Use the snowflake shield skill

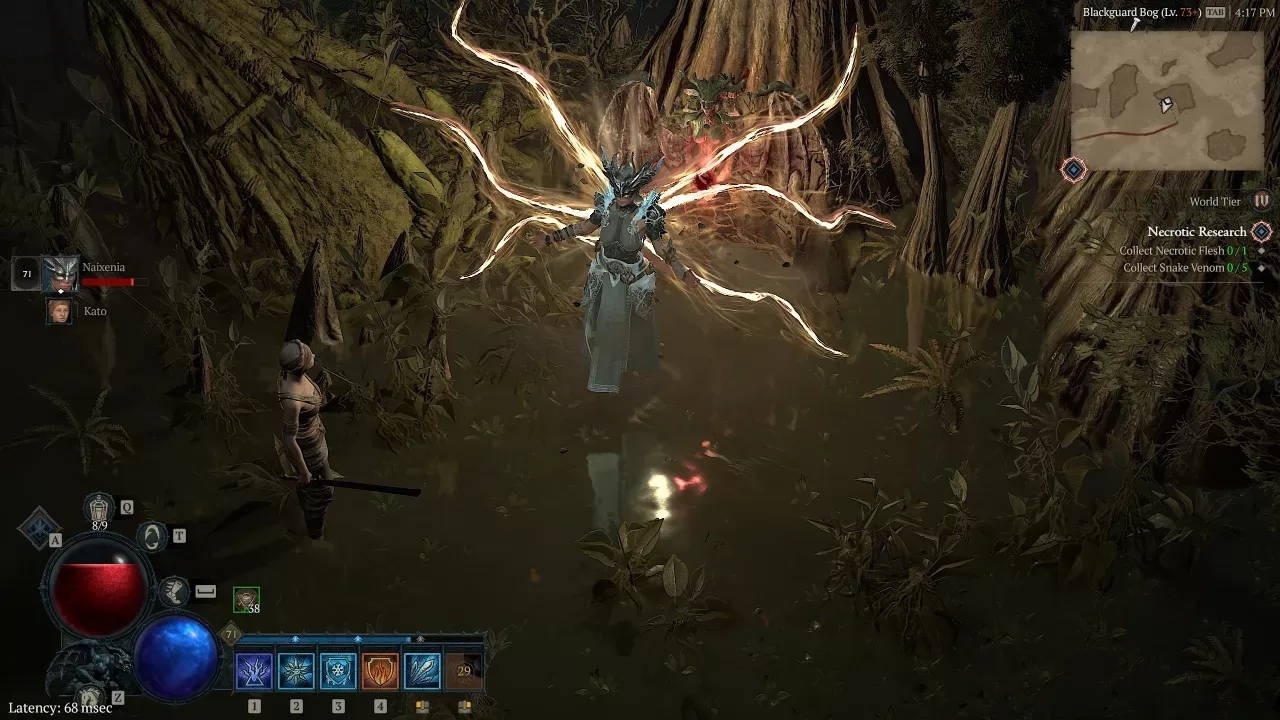pyautogui.click(x=338, y=671)
